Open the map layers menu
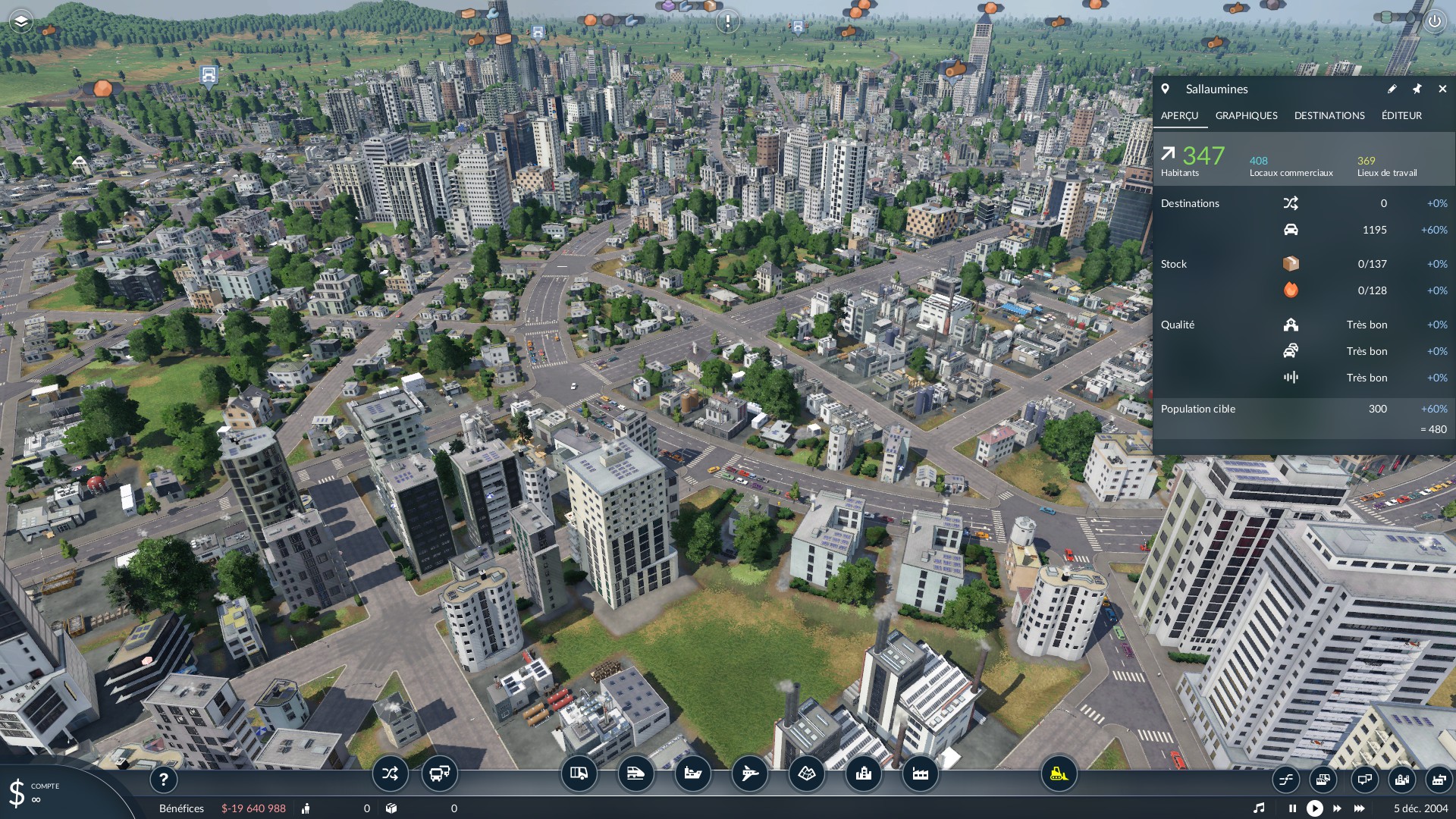The width and height of the screenshot is (1456, 819). tap(20, 21)
